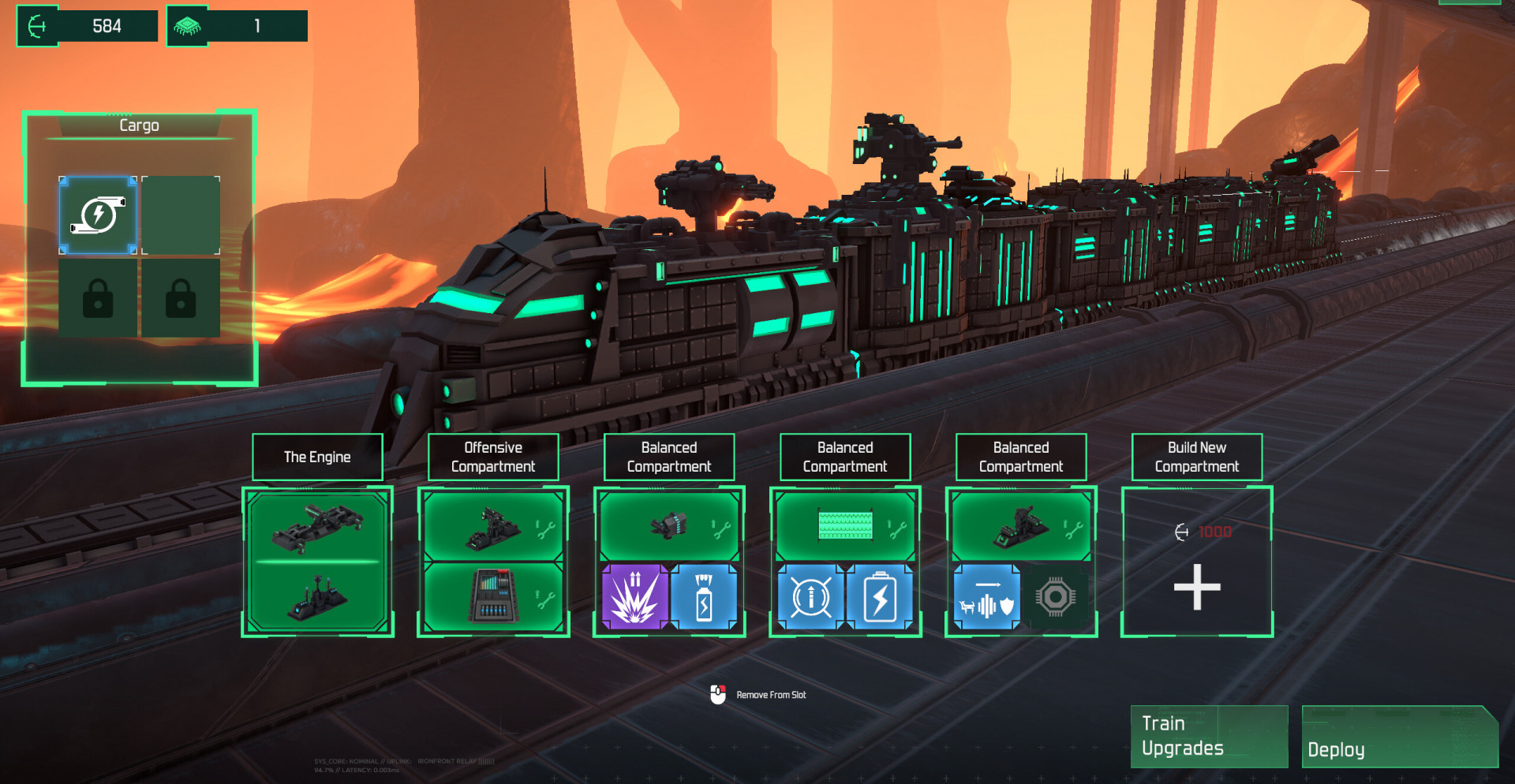Click the Offensive Compartment label
This screenshot has height=784, width=1515.
(493, 457)
